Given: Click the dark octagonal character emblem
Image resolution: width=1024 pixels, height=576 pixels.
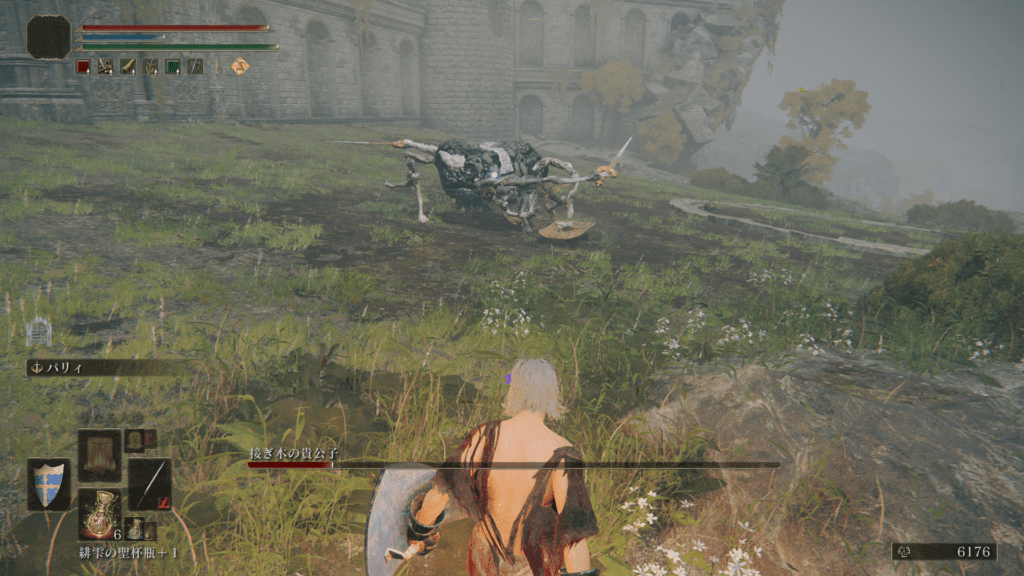Looking at the screenshot, I should [x=48, y=37].
